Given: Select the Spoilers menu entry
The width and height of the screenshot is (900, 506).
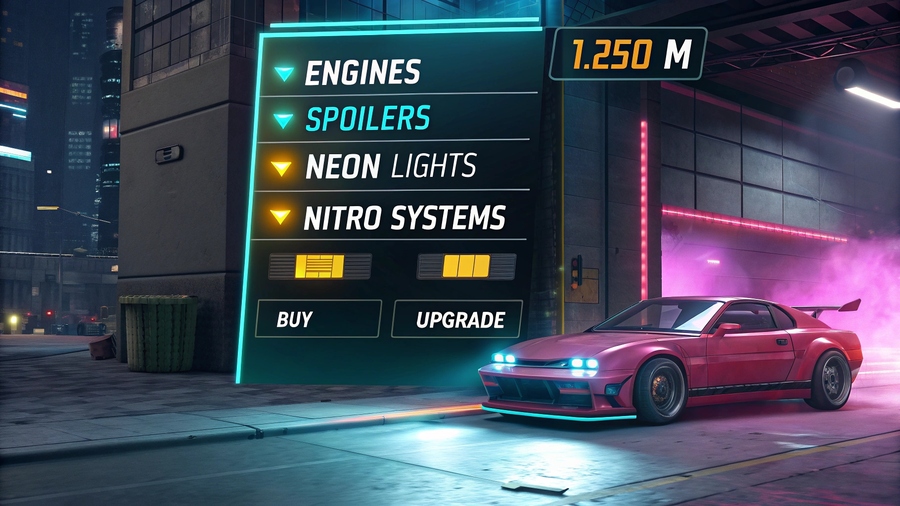Looking at the screenshot, I should [x=367, y=119].
